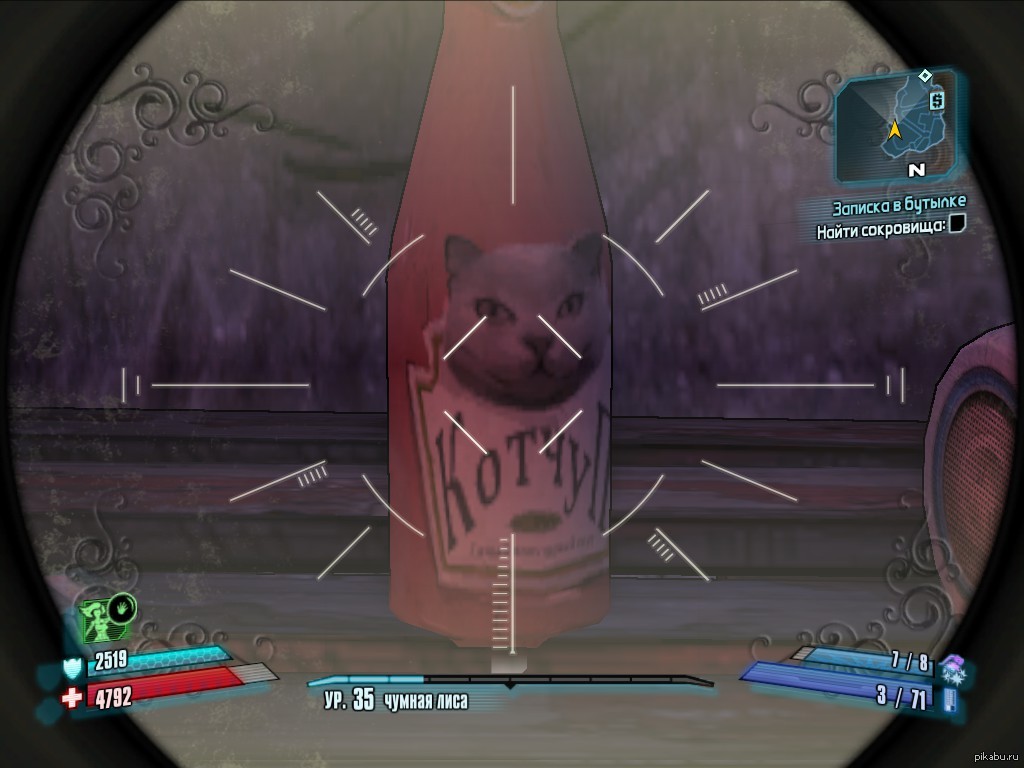Open the "Записка в бутылке" quest tracker
The height and width of the screenshot is (768, 1024).
[899, 207]
